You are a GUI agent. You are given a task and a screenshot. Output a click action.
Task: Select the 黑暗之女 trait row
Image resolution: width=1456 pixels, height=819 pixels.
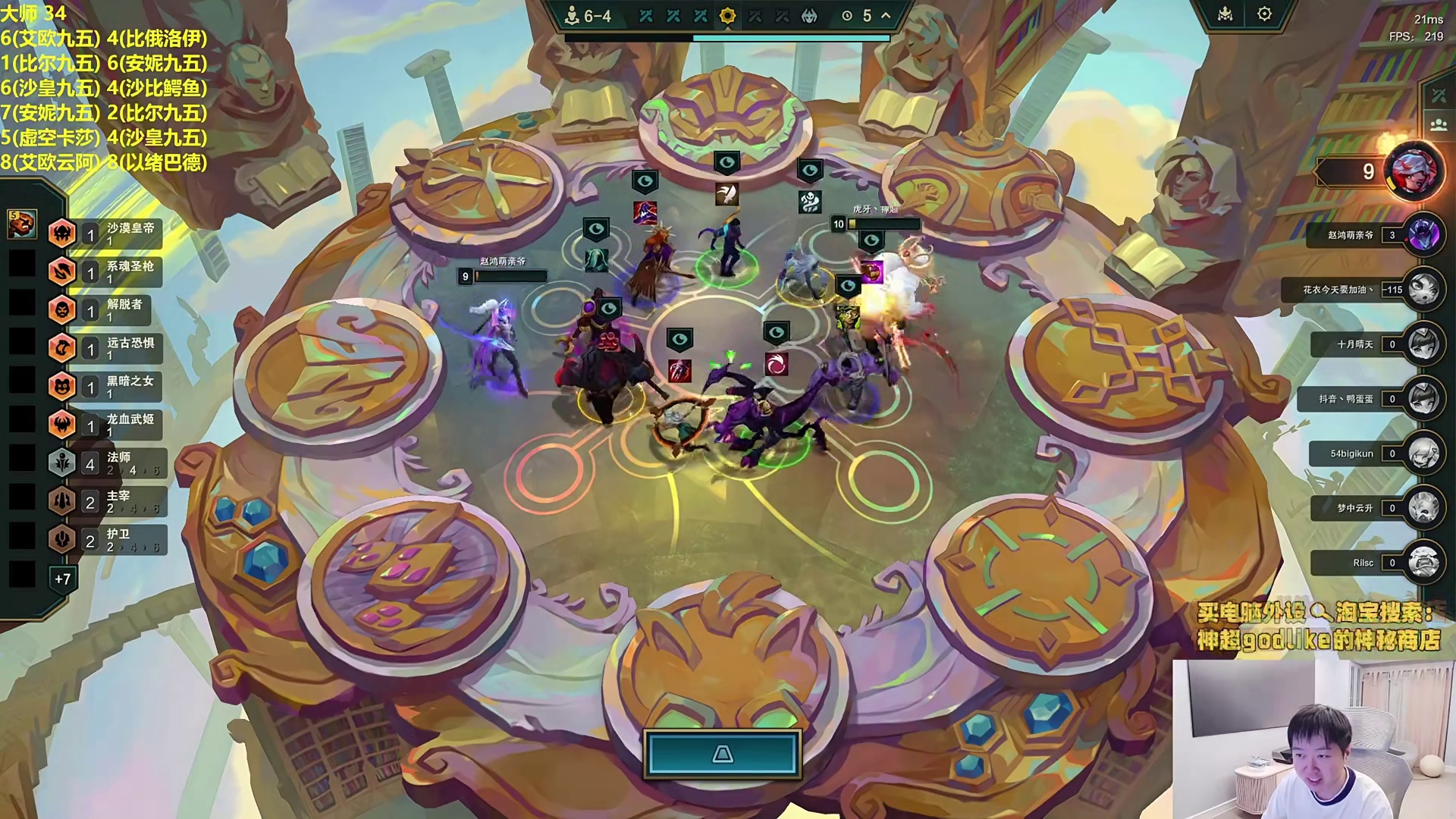[x=106, y=387]
